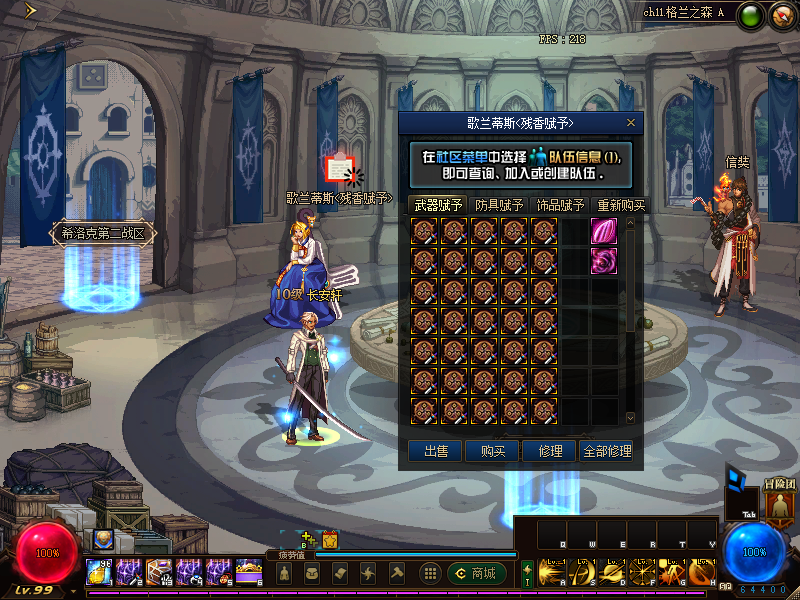Screen dimensions: 800x600
Task: Select the pink rose shop item
Action: 604,261
